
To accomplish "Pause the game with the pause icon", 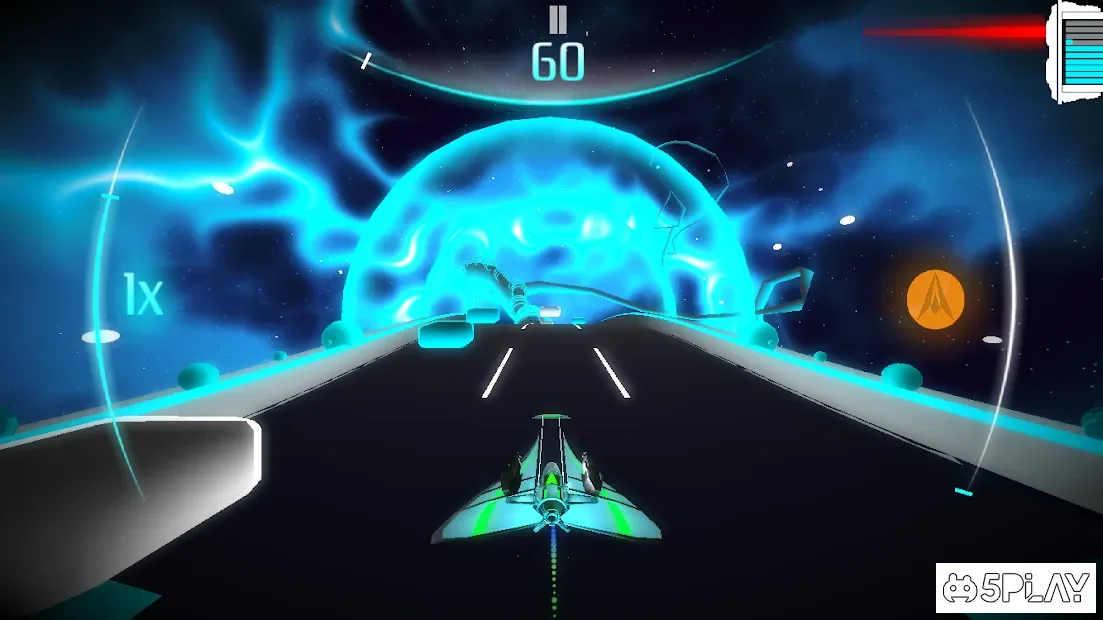I will coord(557,20).
